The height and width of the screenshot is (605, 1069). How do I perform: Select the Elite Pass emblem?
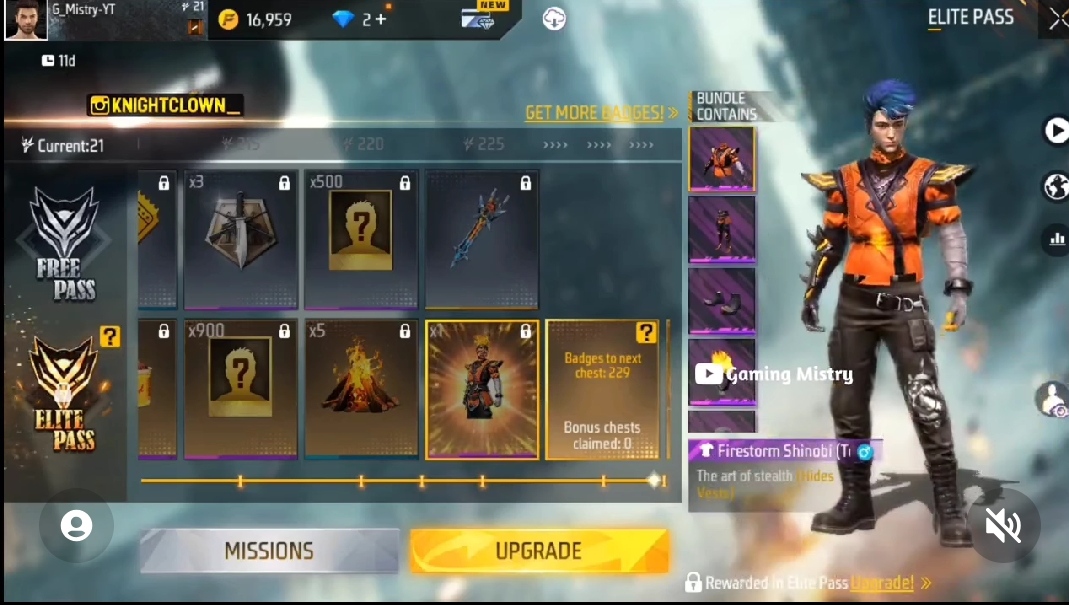(65, 395)
